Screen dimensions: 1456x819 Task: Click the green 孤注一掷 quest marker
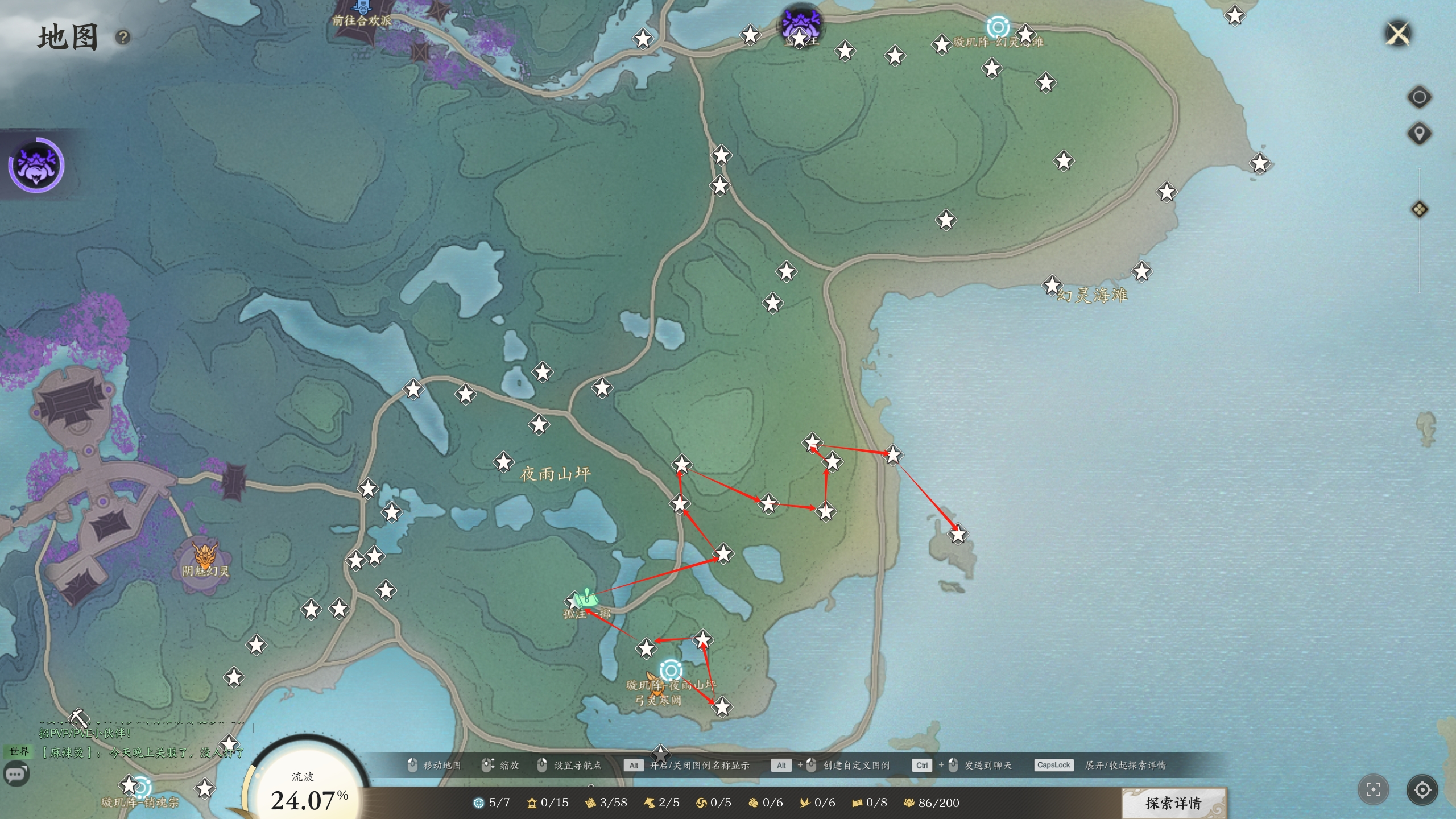[x=586, y=599]
